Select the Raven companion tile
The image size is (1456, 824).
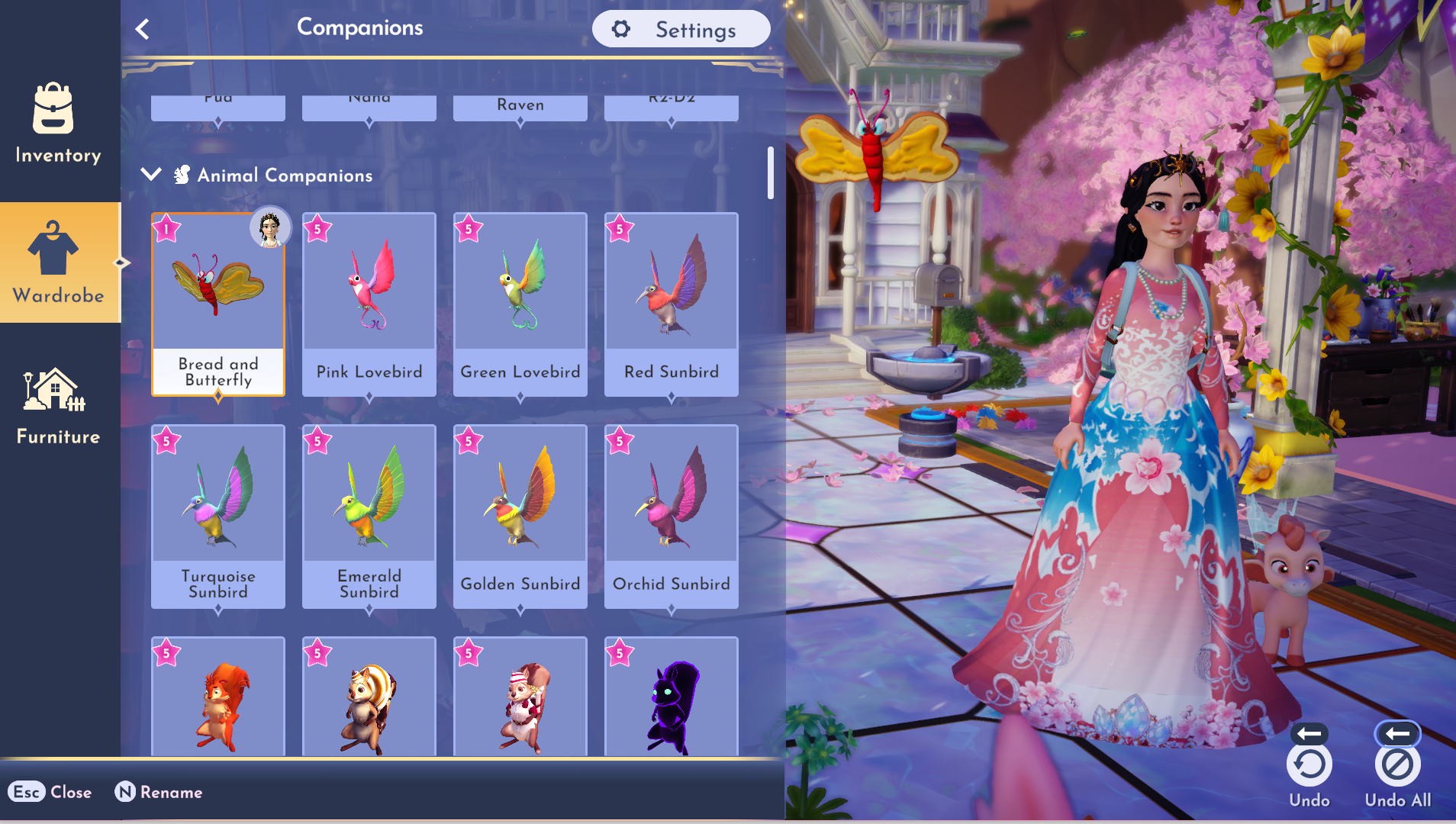pyautogui.click(x=520, y=107)
